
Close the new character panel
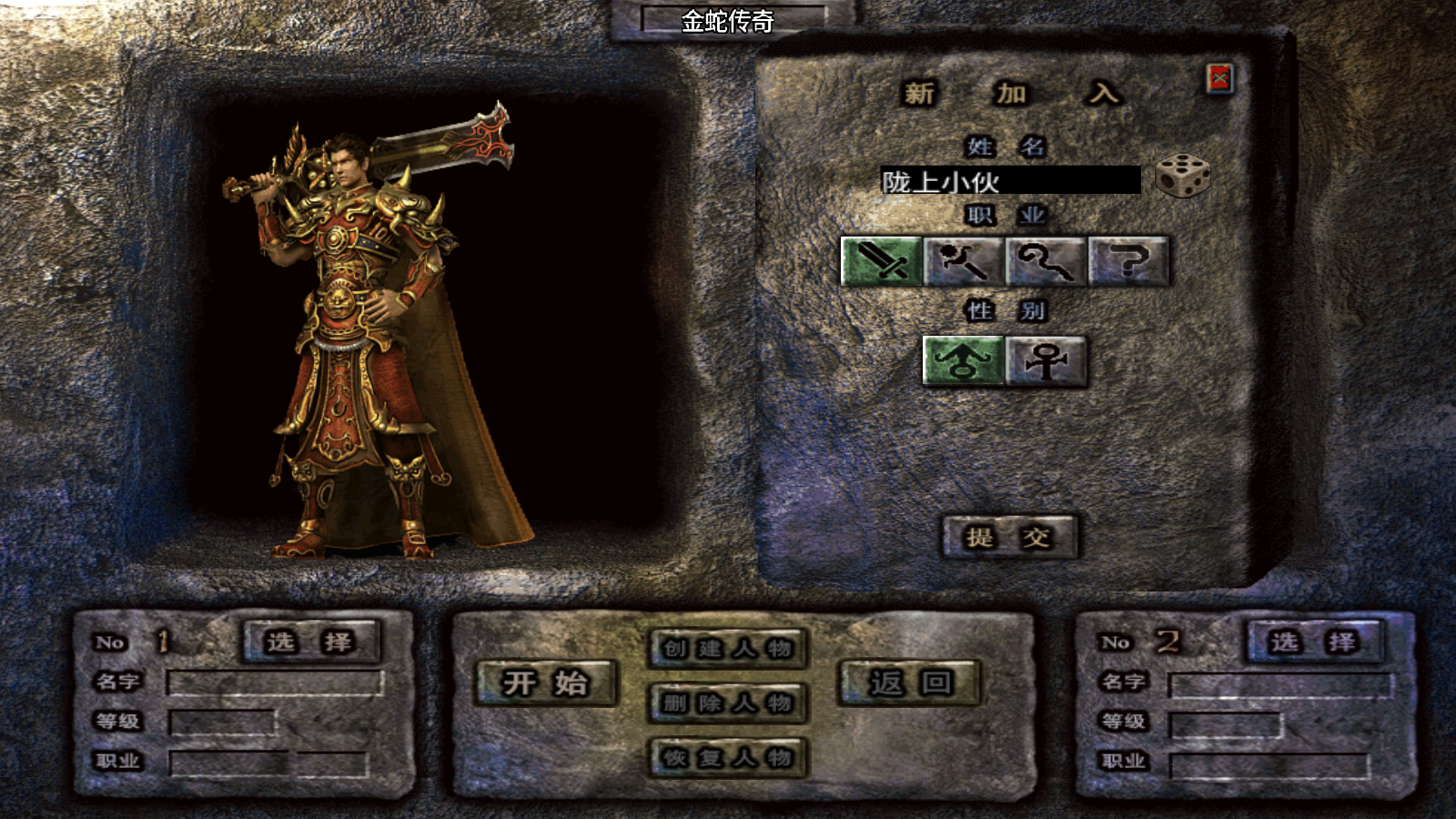(x=1219, y=79)
